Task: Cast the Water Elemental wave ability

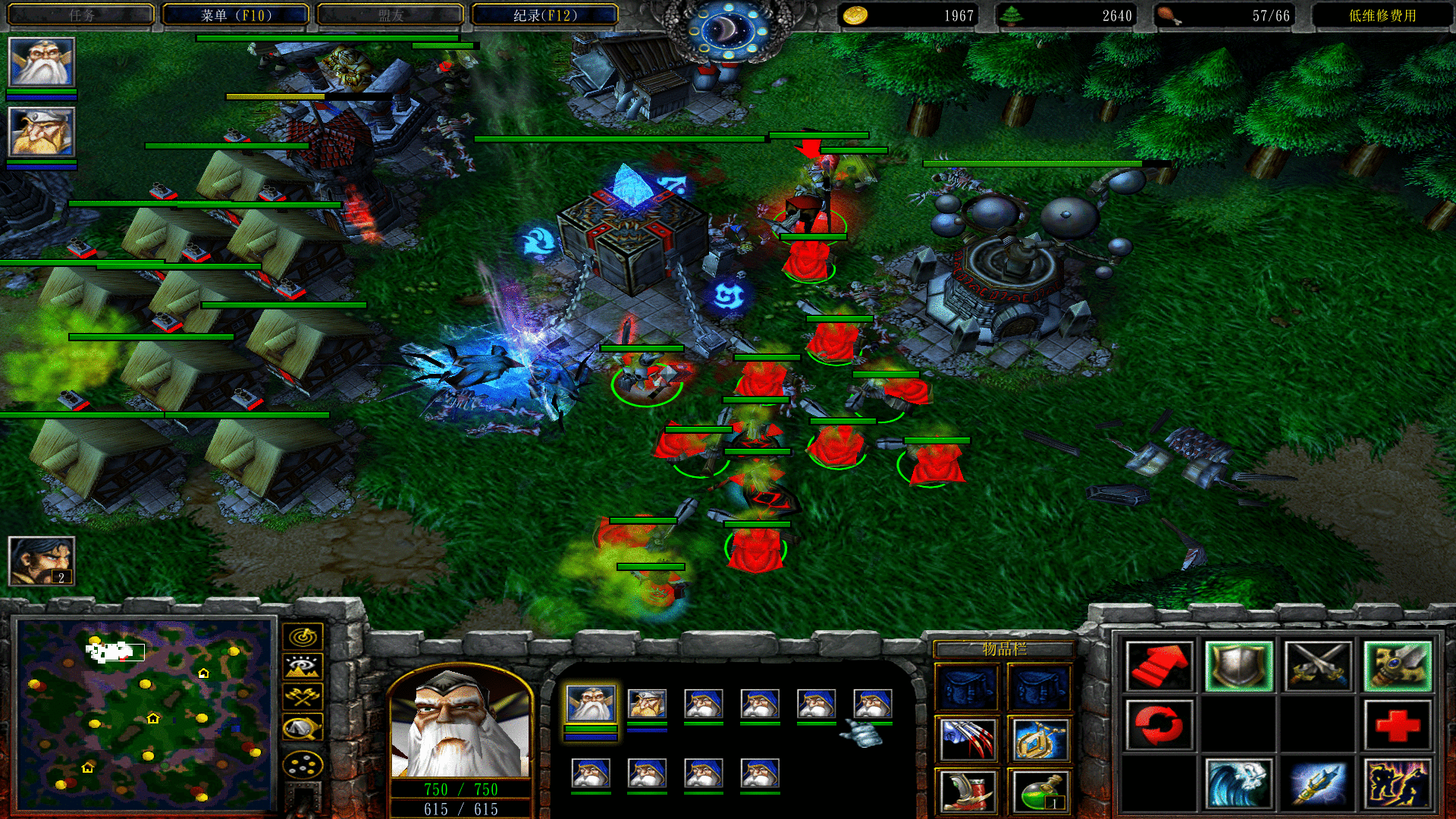Action: click(1239, 783)
